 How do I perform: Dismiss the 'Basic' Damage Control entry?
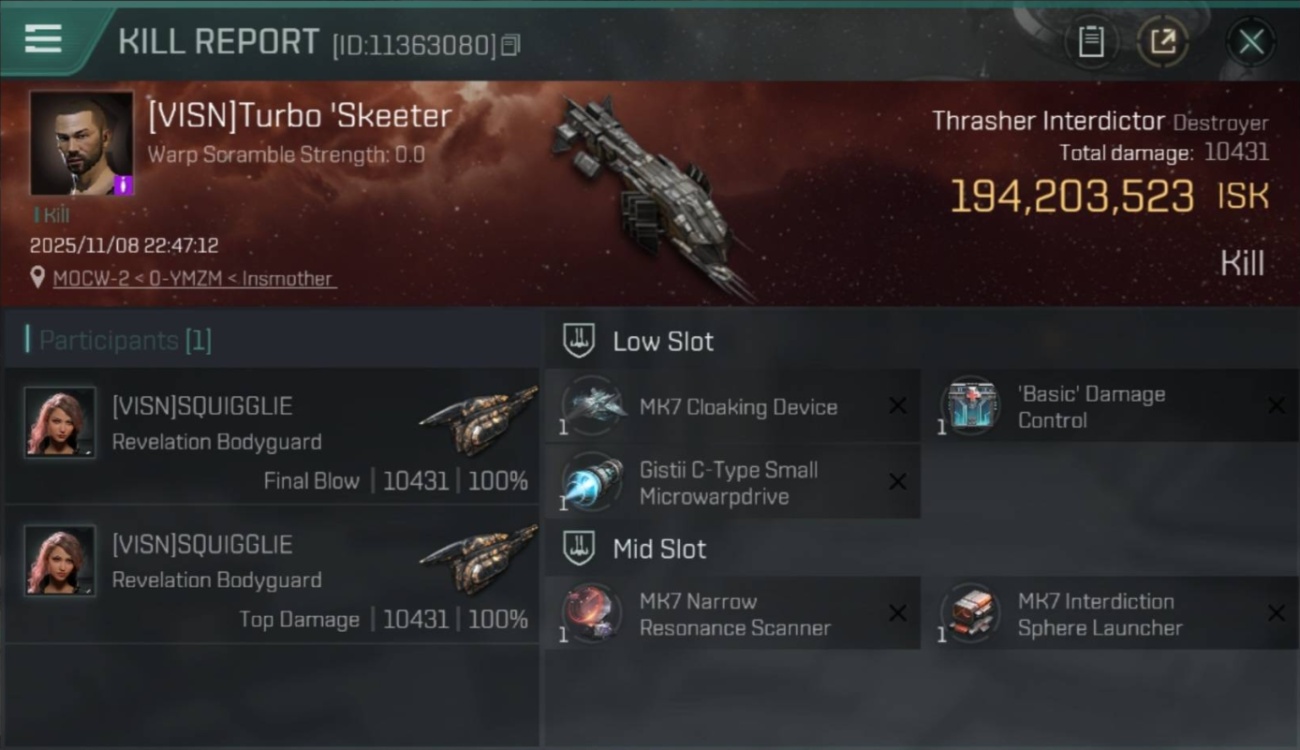pos(1276,405)
